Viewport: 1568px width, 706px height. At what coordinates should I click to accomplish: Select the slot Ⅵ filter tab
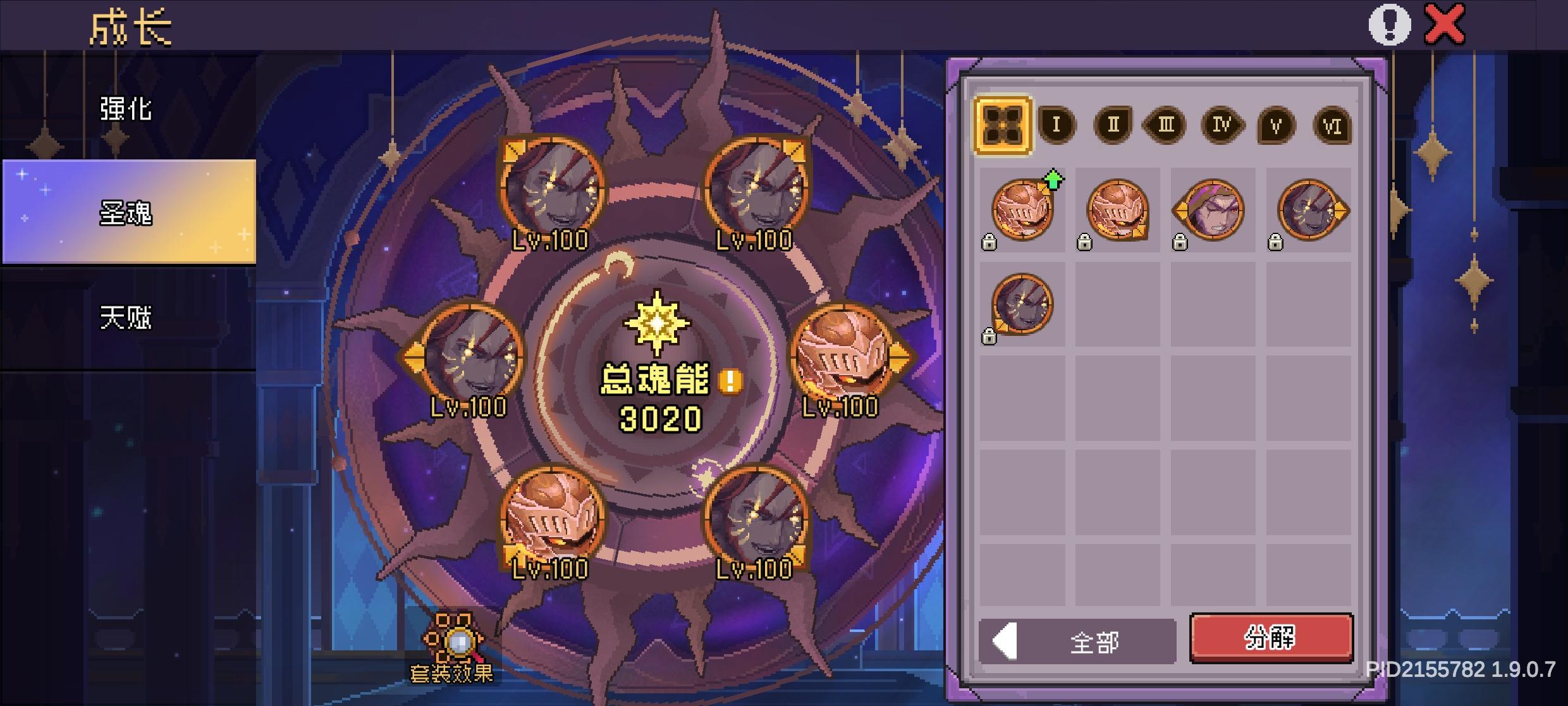[x=1332, y=125]
